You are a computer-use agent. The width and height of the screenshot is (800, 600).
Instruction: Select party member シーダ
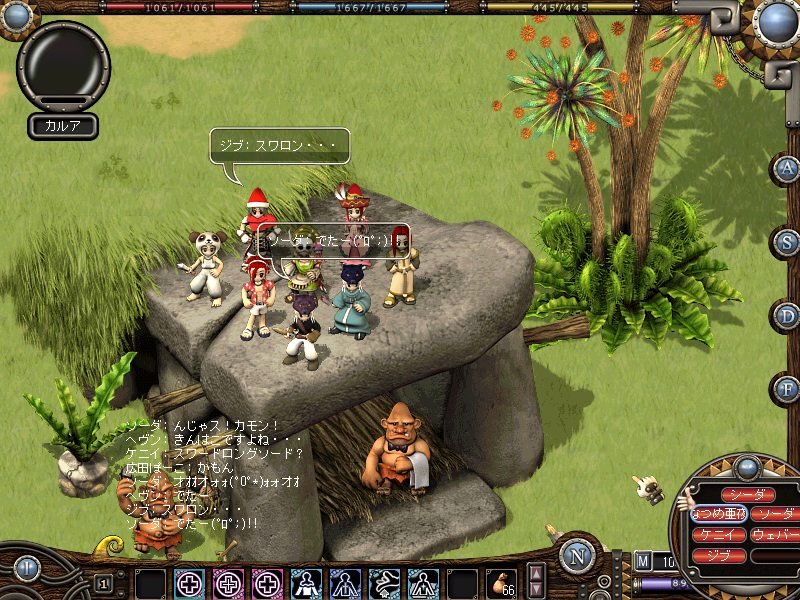point(747,494)
